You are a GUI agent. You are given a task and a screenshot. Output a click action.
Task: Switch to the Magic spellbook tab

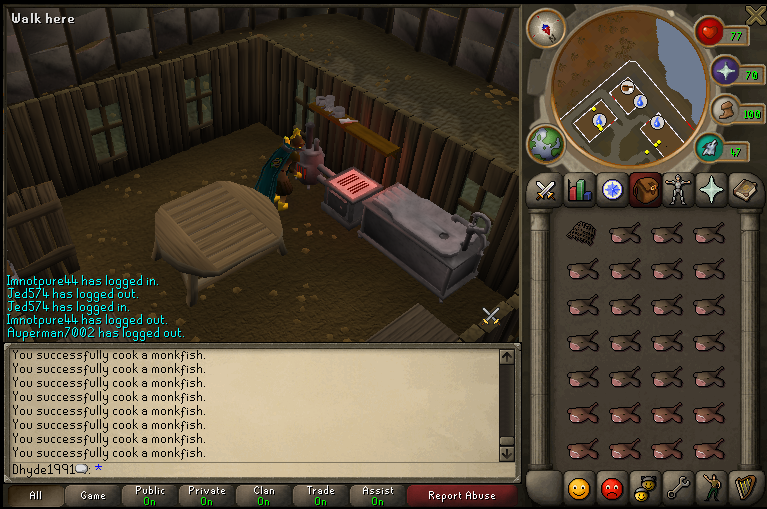pyautogui.click(x=745, y=190)
